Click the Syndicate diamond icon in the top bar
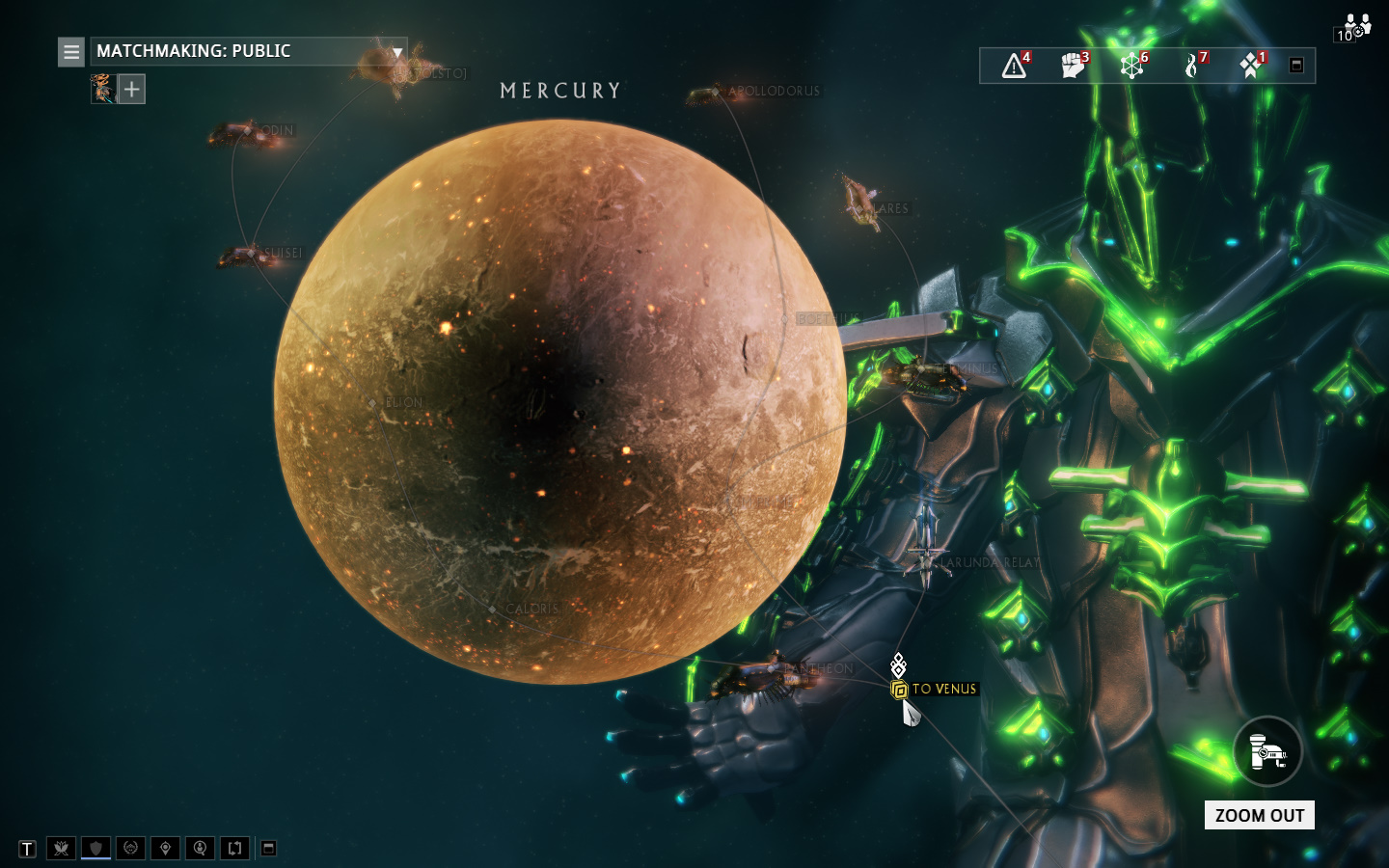This screenshot has height=868, width=1389. [1250, 66]
